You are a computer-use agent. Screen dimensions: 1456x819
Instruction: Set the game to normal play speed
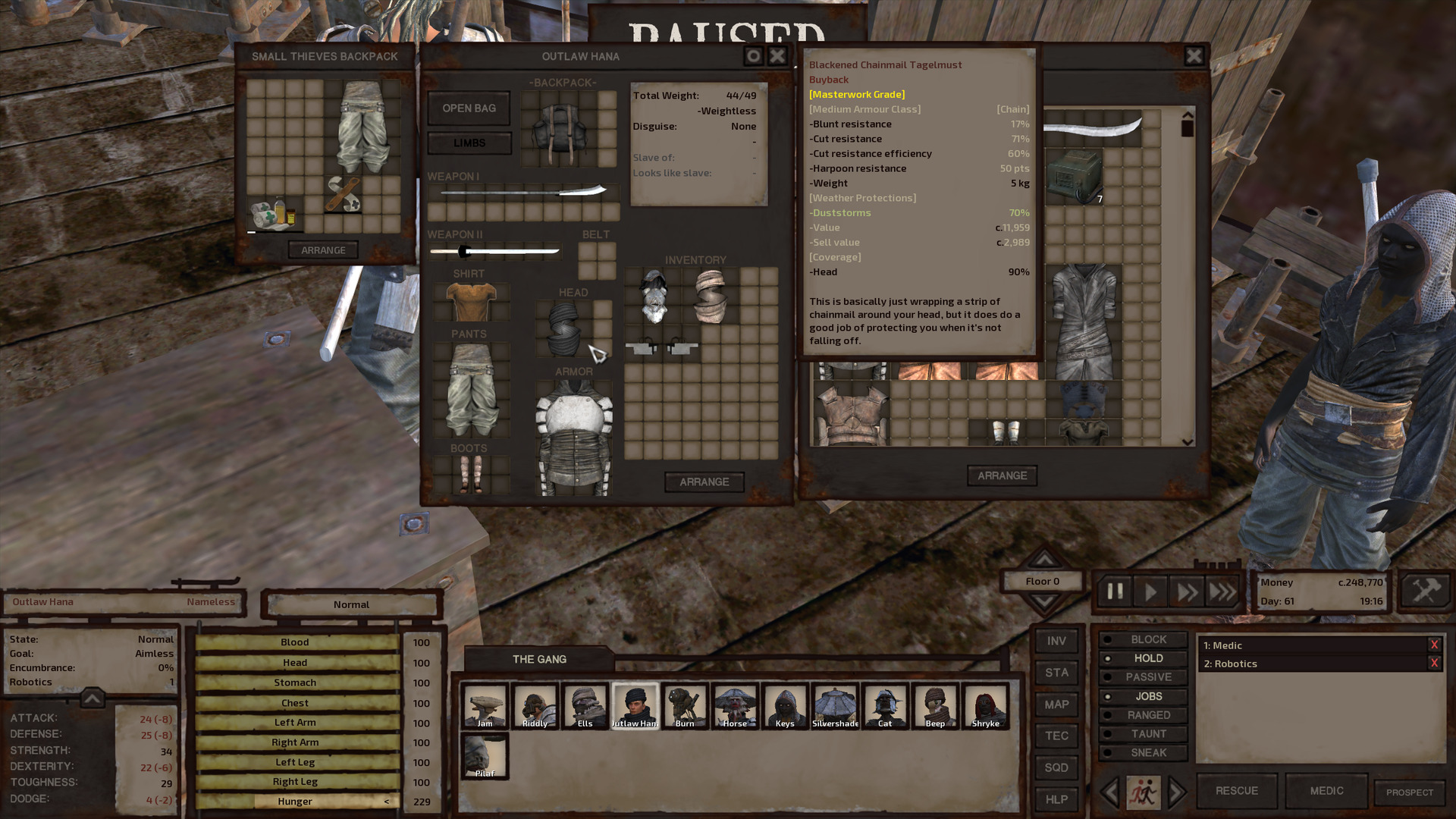(1150, 591)
